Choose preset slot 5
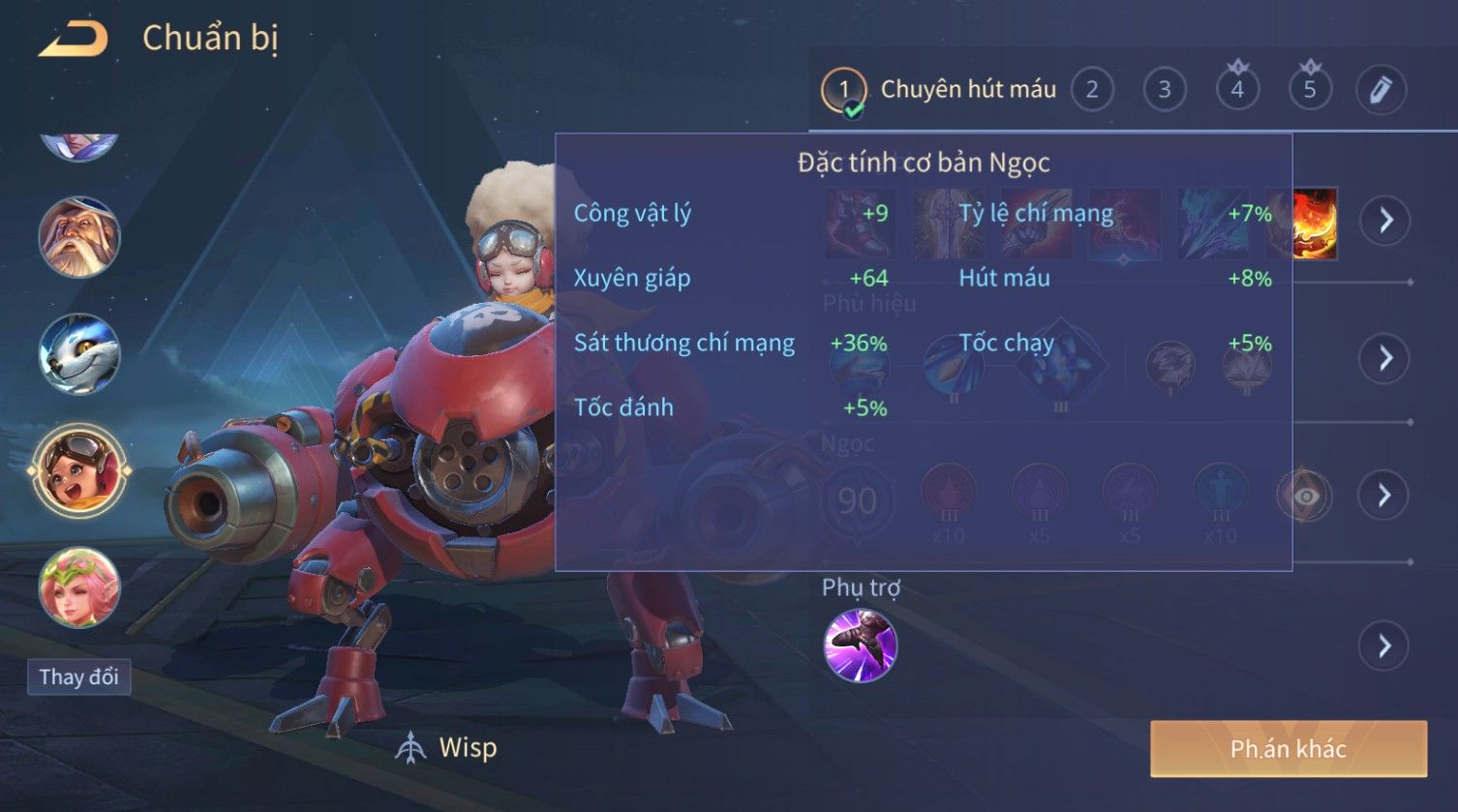 click(x=1310, y=90)
